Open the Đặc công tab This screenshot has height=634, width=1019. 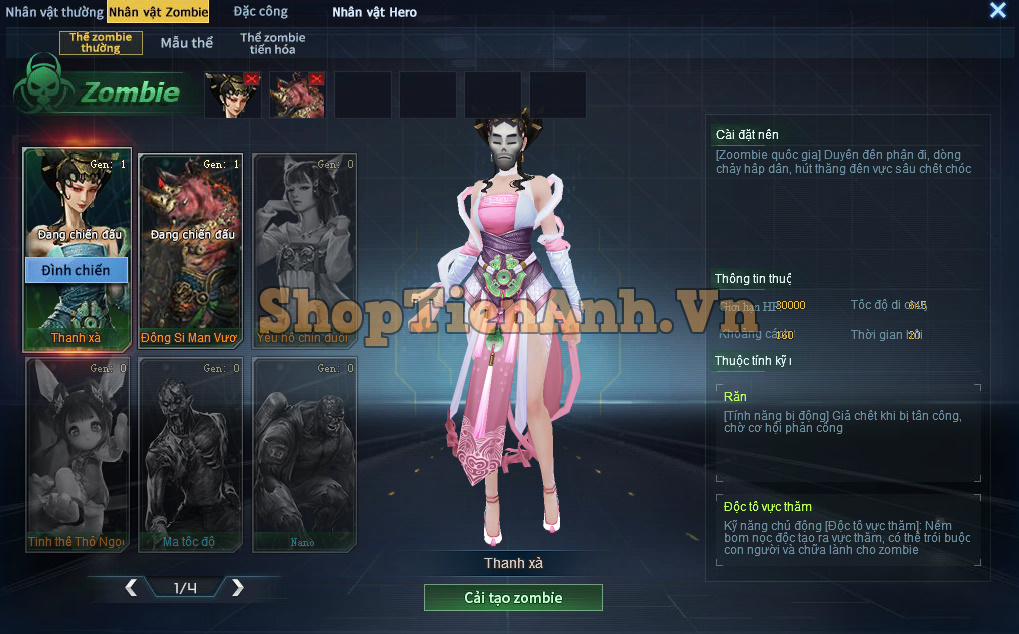click(260, 12)
